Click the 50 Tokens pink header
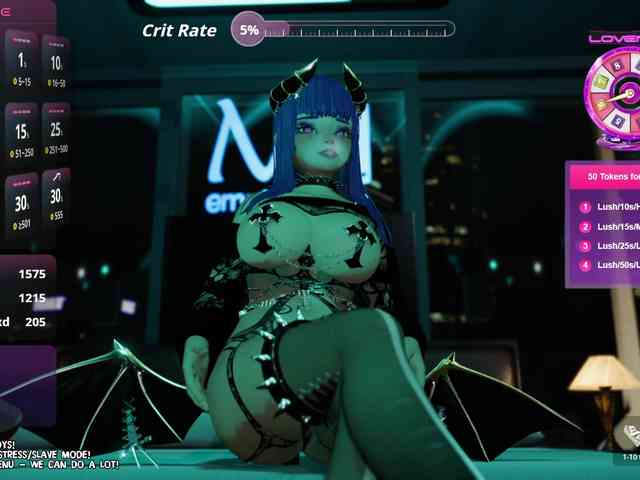 click(604, 177)
